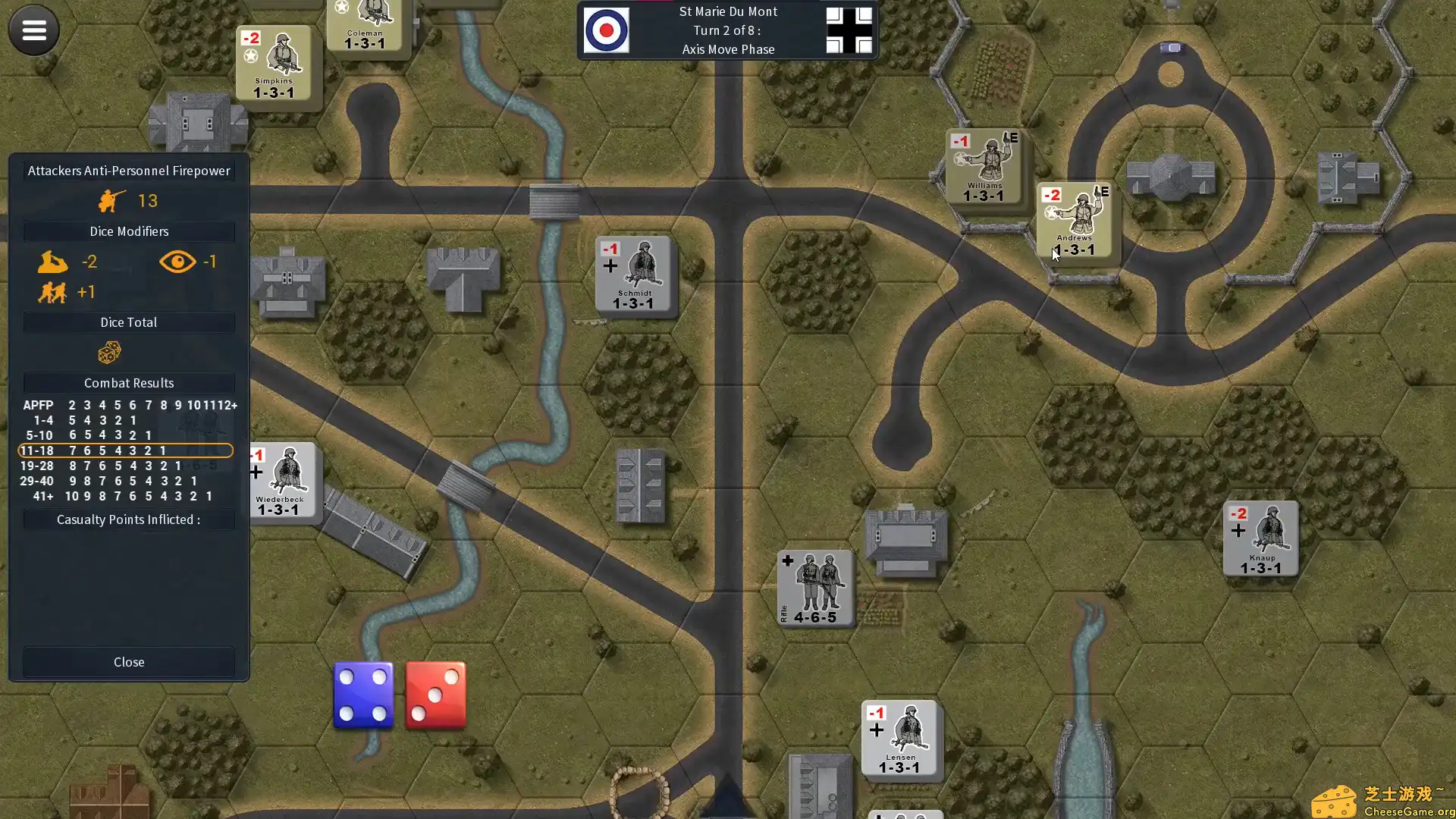Image resolution: width=1456 pixels, height=819 pixels.
Task: Close the combat results panel
Action: (128, 662)
